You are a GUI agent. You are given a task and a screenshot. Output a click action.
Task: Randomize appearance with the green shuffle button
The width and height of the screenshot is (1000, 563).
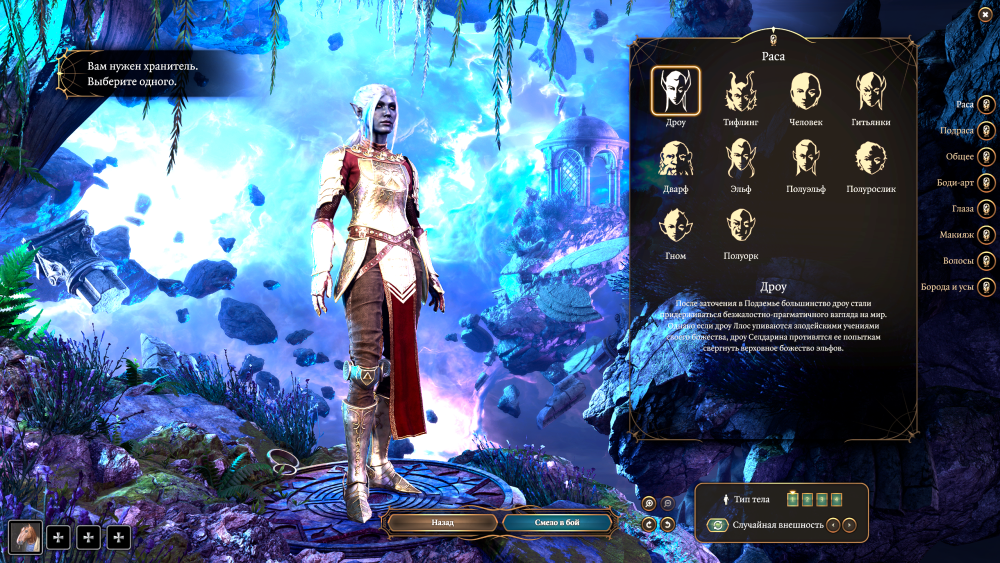(717, 525)
